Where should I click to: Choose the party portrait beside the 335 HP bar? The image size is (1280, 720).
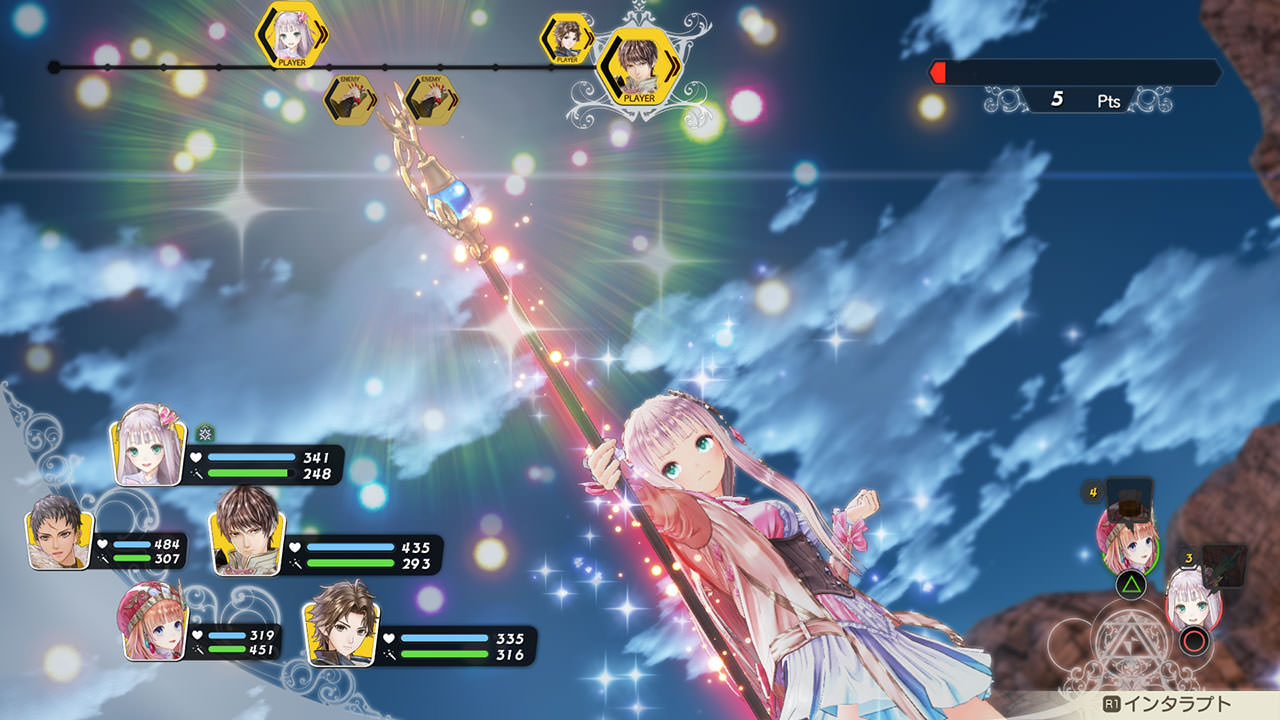point(339,623)
